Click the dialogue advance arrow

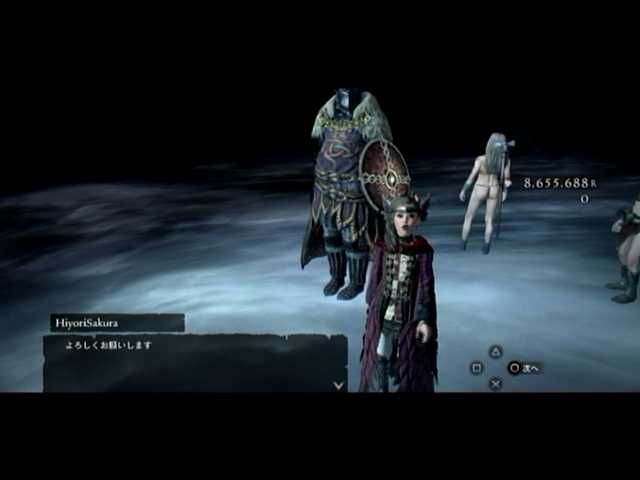click(x=339, y=383)
